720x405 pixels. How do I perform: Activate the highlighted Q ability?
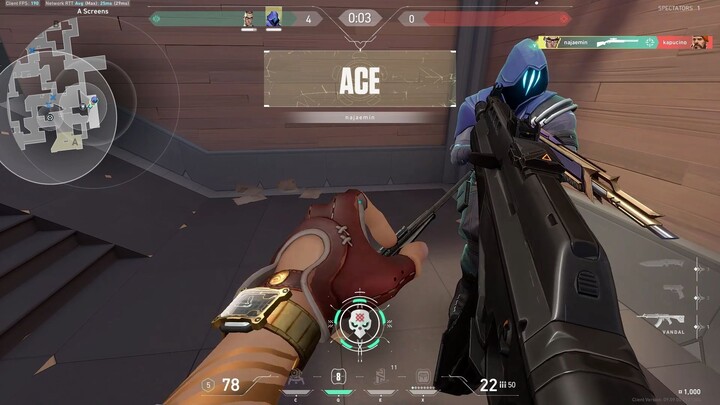pyautogui.click(x=338, y=378)
